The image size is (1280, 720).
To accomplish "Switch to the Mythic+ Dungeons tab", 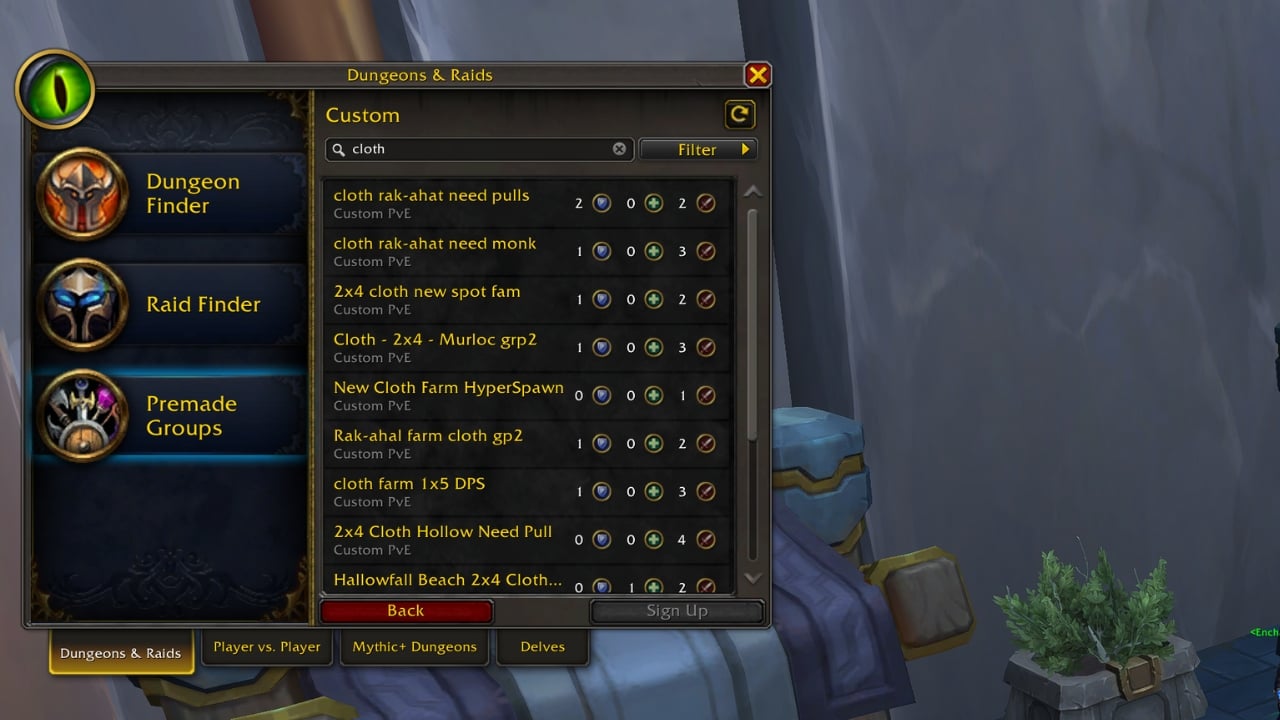I will click(413, 647).
